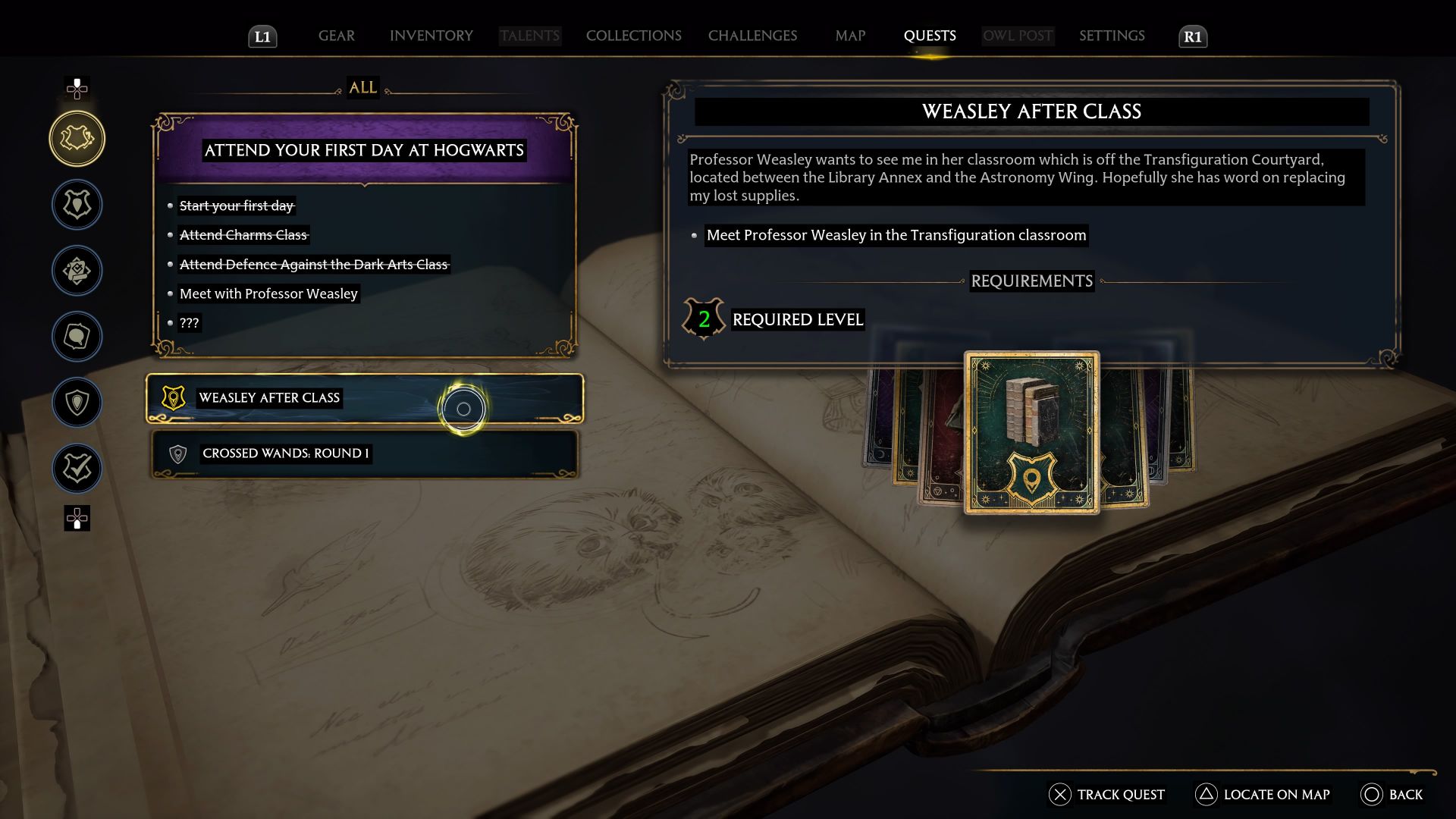1456x819 pixels.
Task: Click the quest reward card thumbnail with books
Action: click(1031, 434)
